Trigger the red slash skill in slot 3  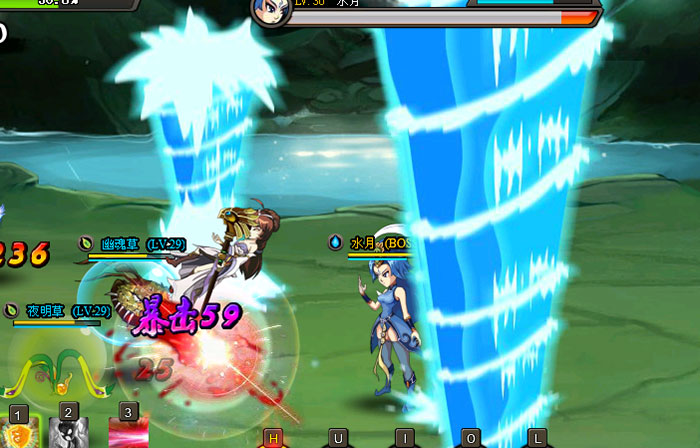[x=128, y=434]
